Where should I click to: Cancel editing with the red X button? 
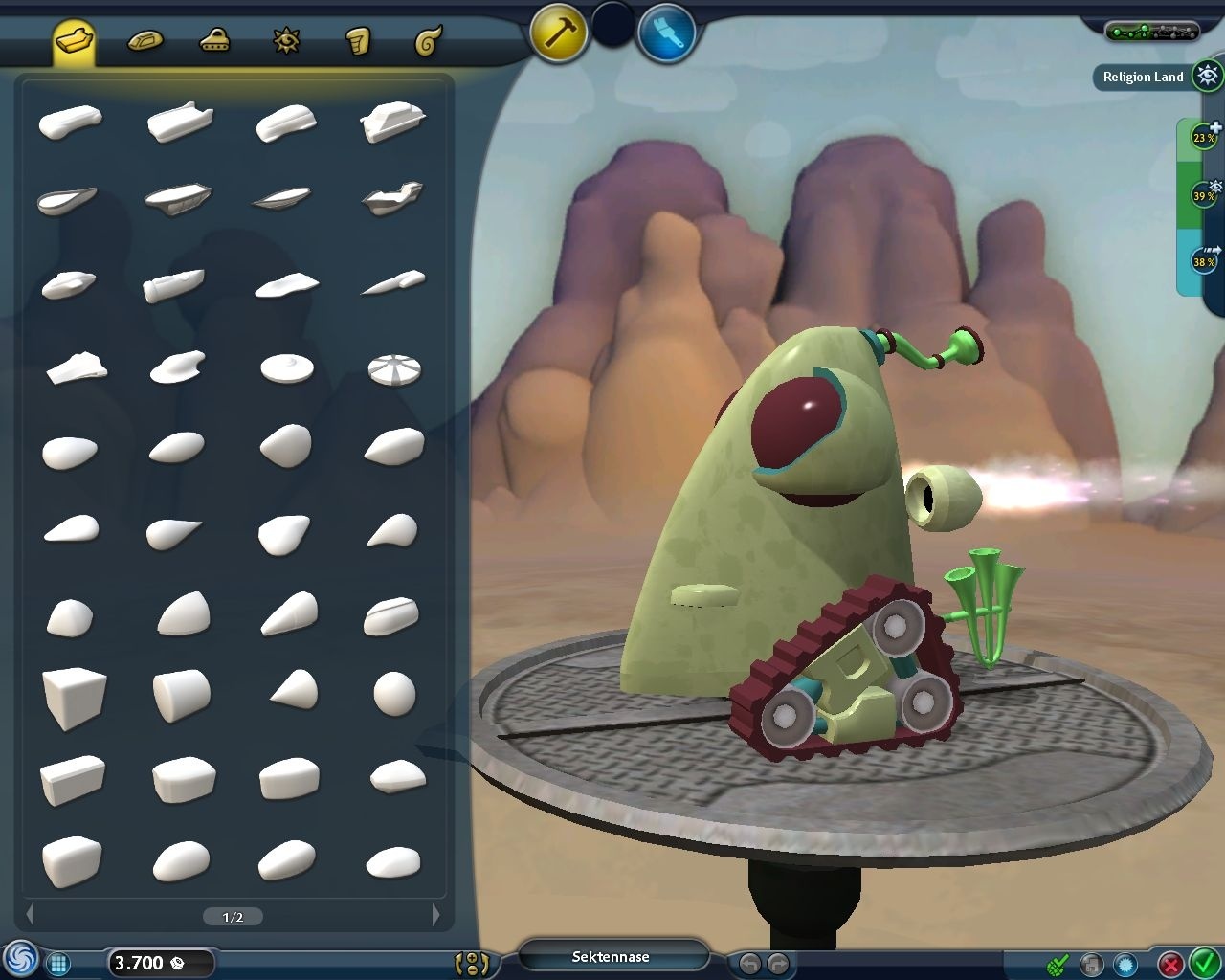coord(1169,963)
